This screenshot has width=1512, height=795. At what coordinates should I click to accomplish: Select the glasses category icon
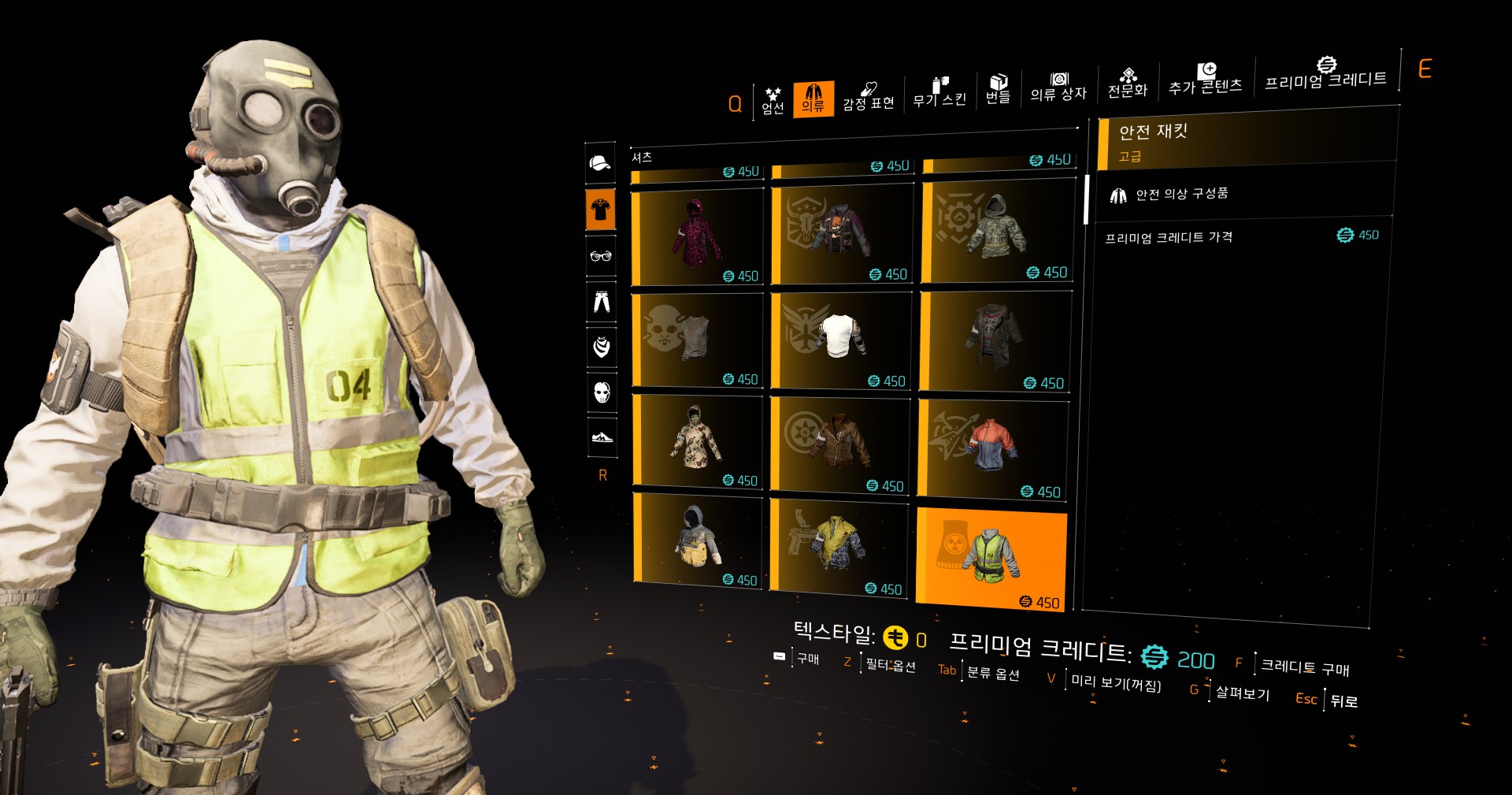point(601,255)
